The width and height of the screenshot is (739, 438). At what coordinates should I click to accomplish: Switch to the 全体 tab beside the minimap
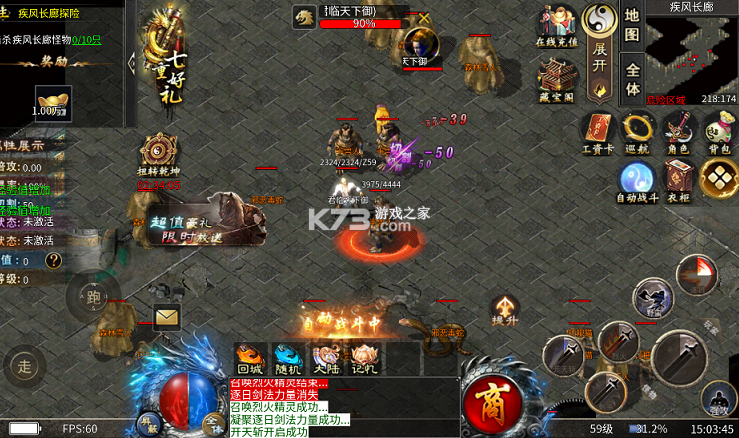pyautogui.click(x=632, y=79)
